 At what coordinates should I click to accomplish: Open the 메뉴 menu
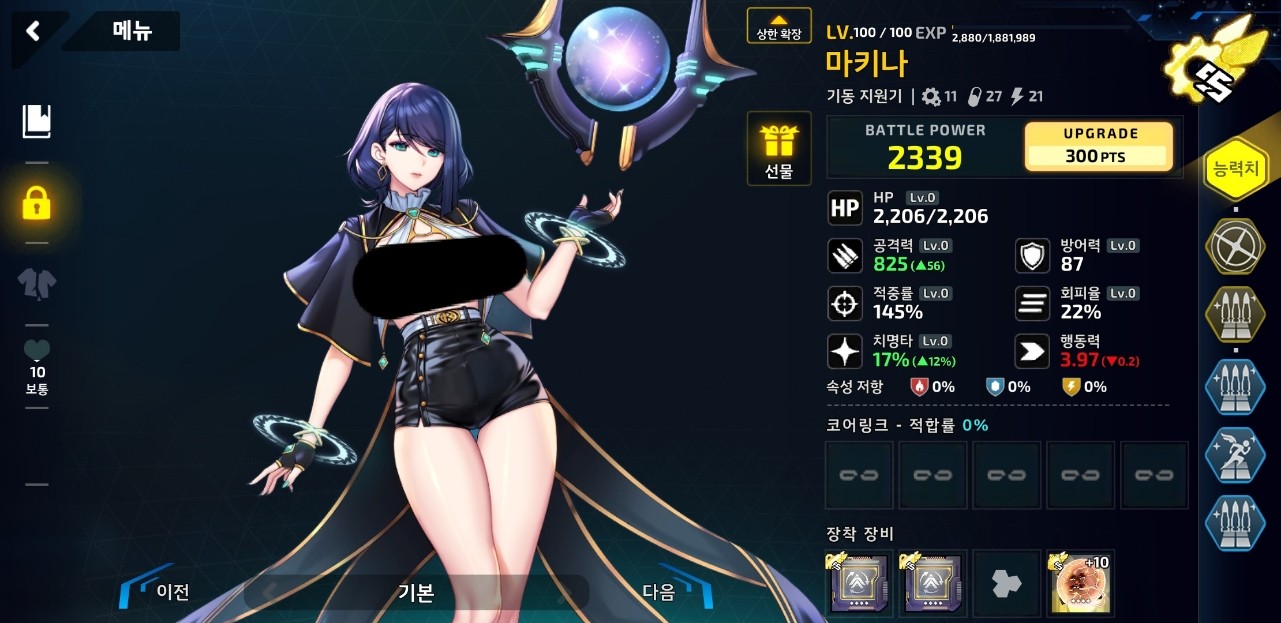coord(131,31)
